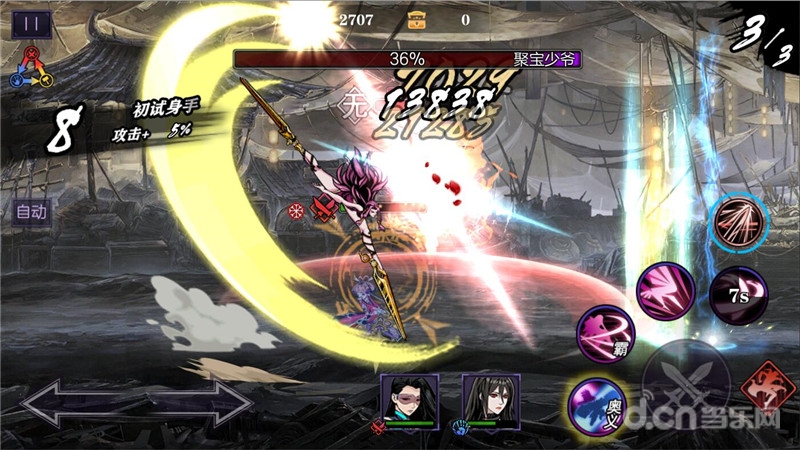Trigger the blue-ringed red slash skill
The image size is (800, 450).
tap(740, 223)
